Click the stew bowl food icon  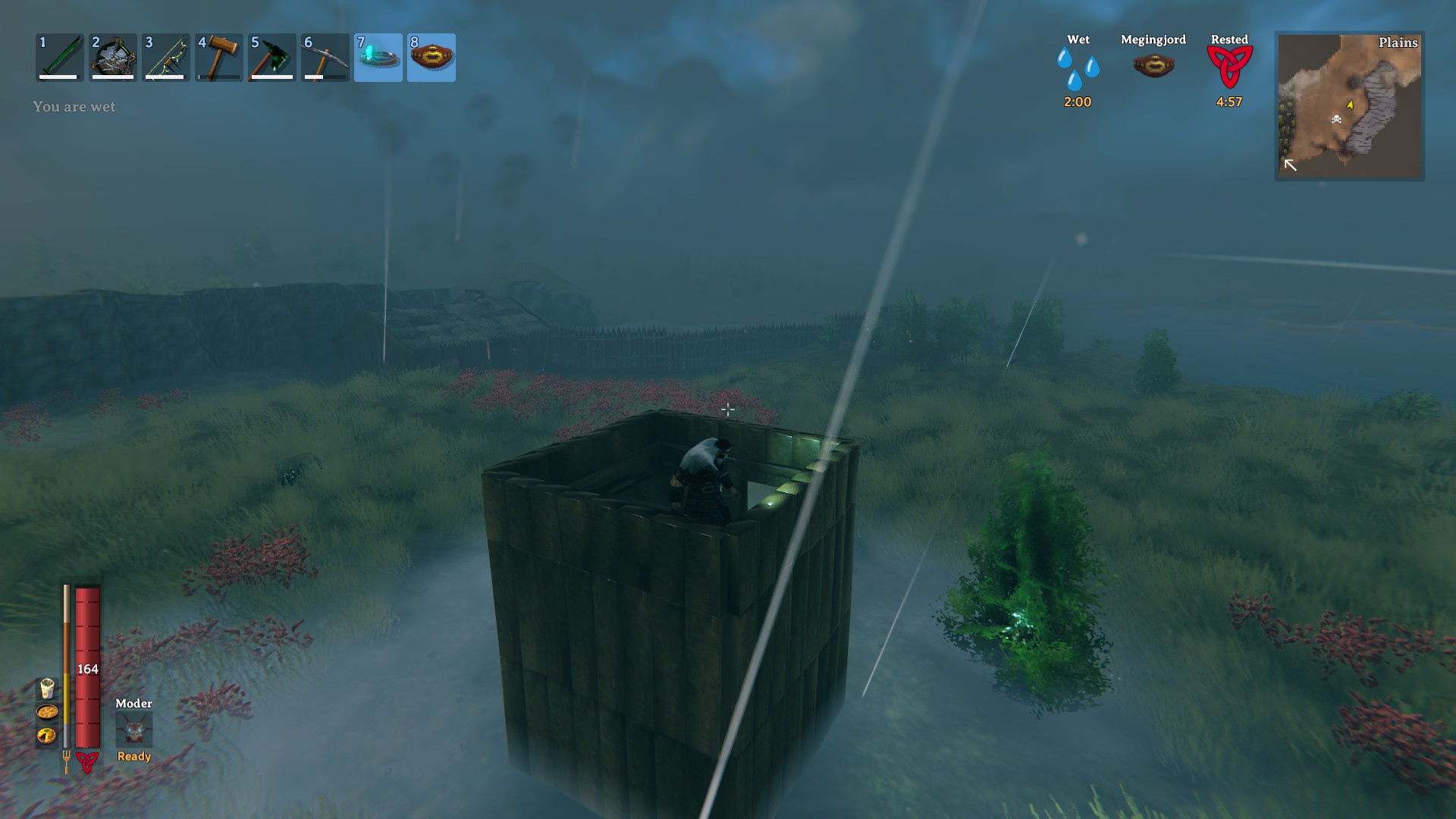[47, 712]
